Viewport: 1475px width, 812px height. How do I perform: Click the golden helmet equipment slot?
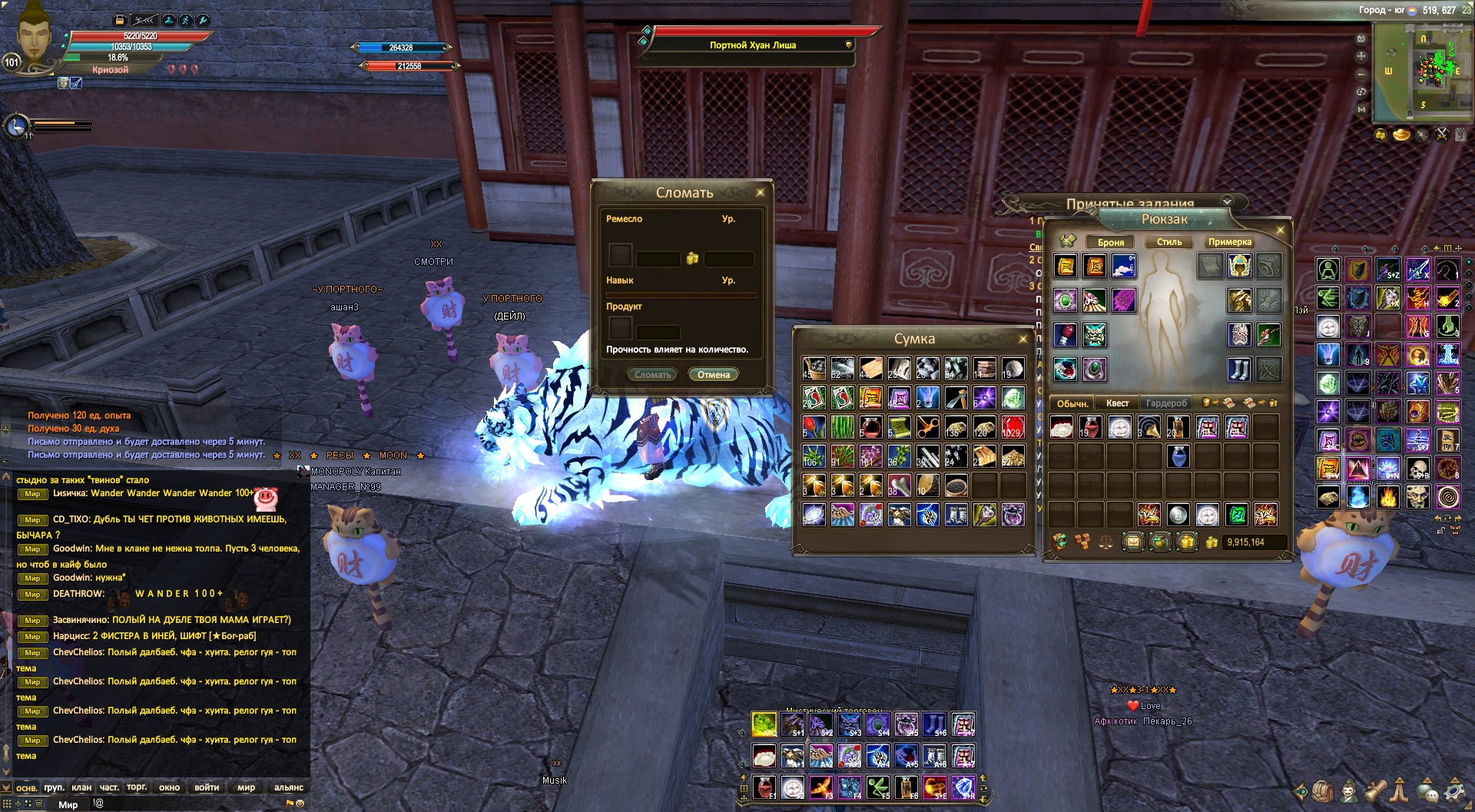pos(1238,267)
